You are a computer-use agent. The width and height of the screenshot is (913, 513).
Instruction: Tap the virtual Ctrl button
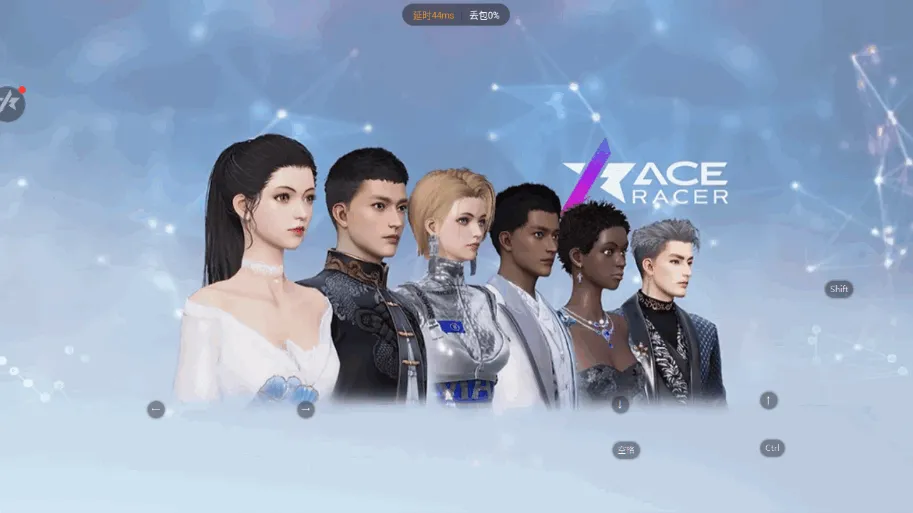tap(772, 448)
